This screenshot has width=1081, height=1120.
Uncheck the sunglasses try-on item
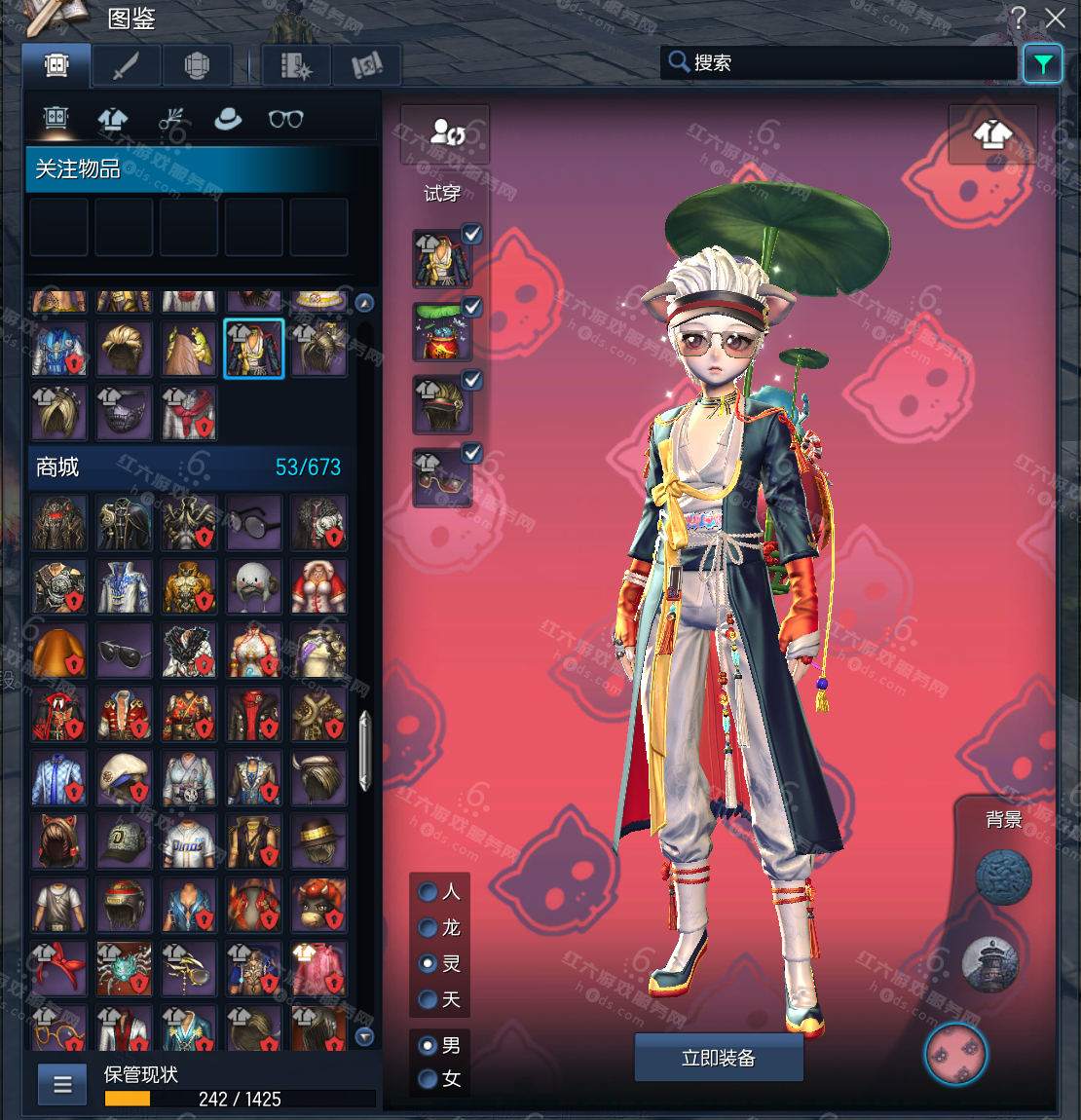(x=472, y=453)
